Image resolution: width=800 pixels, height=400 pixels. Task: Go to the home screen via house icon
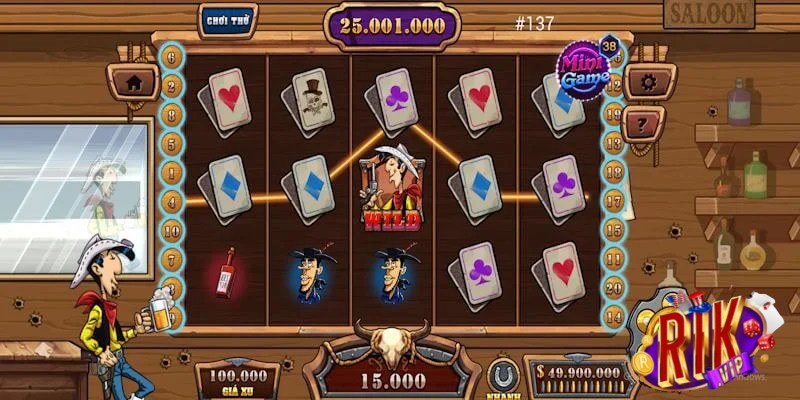tap(134, 82)
